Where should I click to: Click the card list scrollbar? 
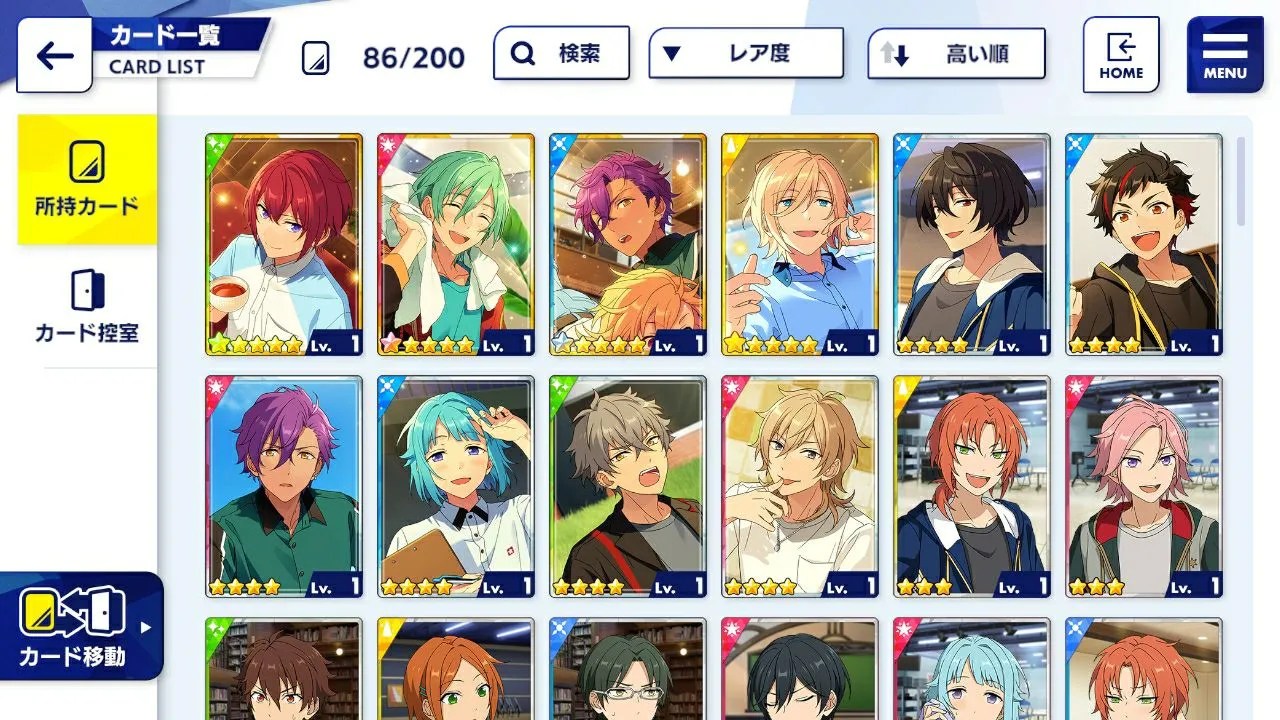click(x=1241, y=181)
